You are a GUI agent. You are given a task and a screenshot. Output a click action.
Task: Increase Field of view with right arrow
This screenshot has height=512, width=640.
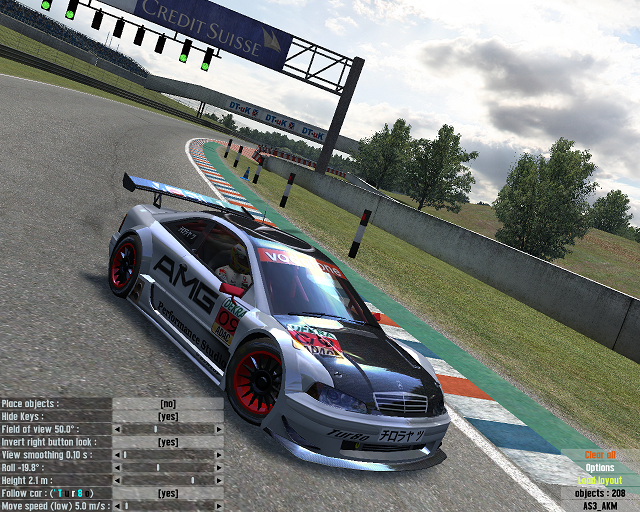[218, 429]
